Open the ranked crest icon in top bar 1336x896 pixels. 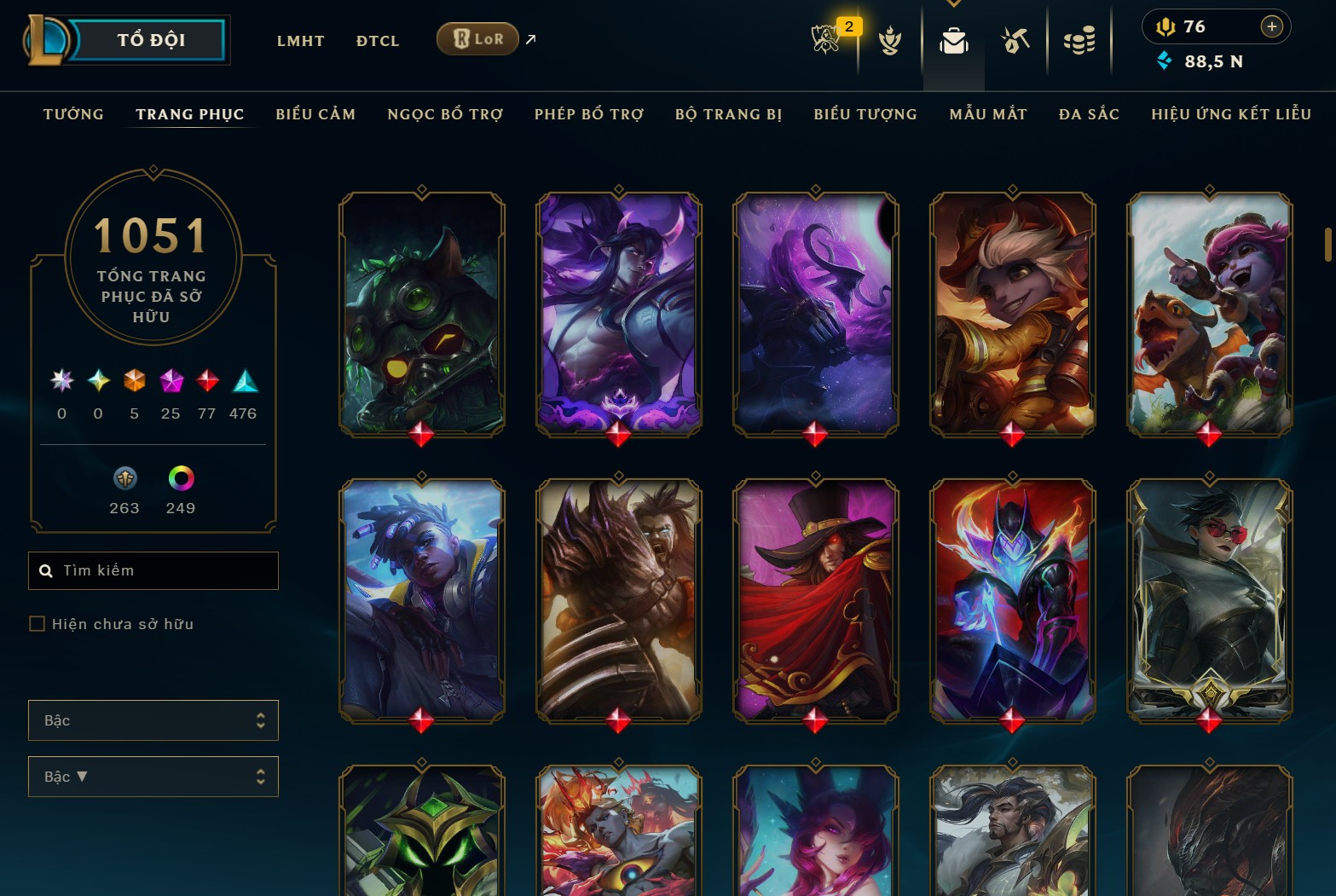coord(889,40)
